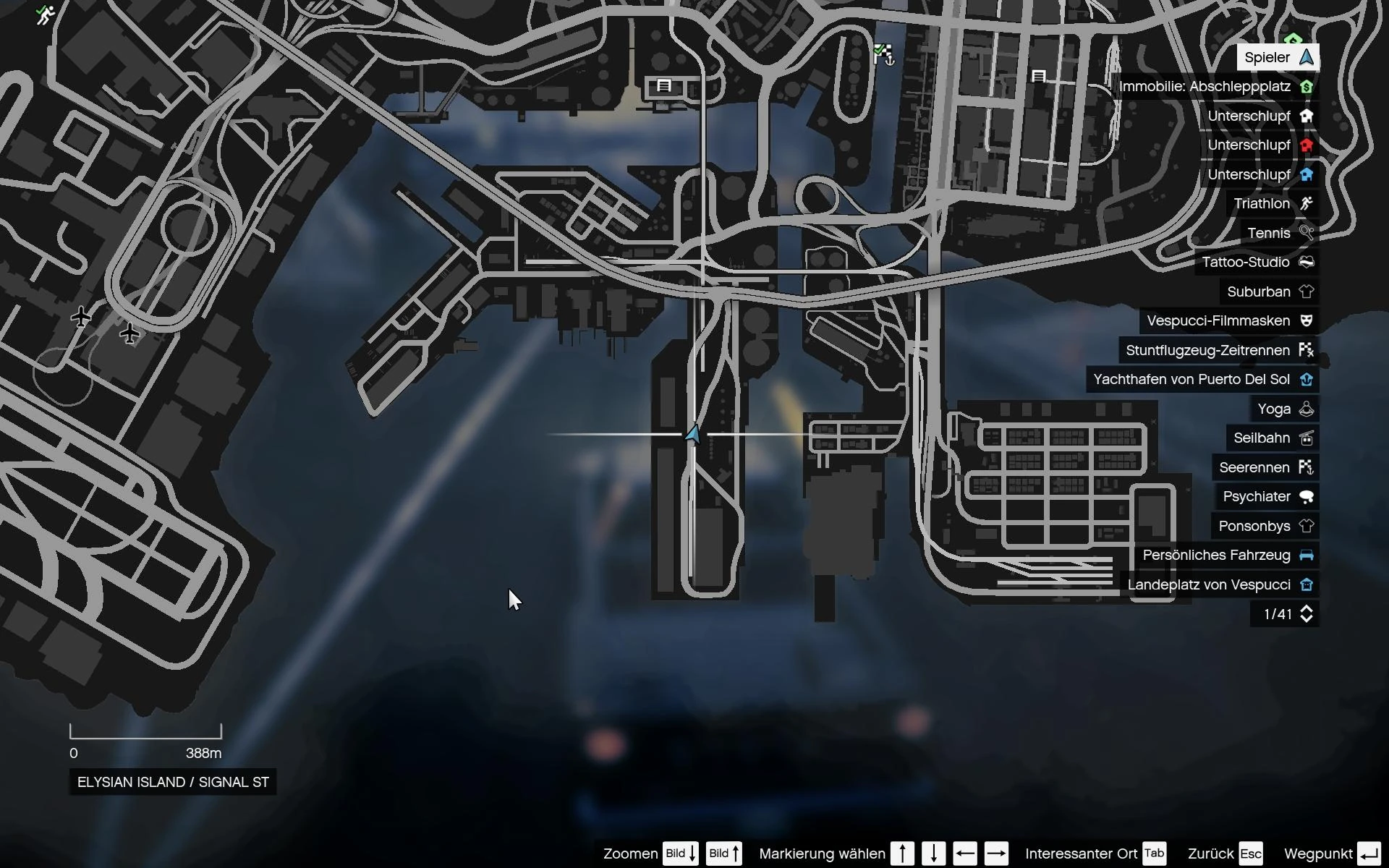Click the airplane icon at the airport
1389x868 pixels.
(x=81, y=316)
